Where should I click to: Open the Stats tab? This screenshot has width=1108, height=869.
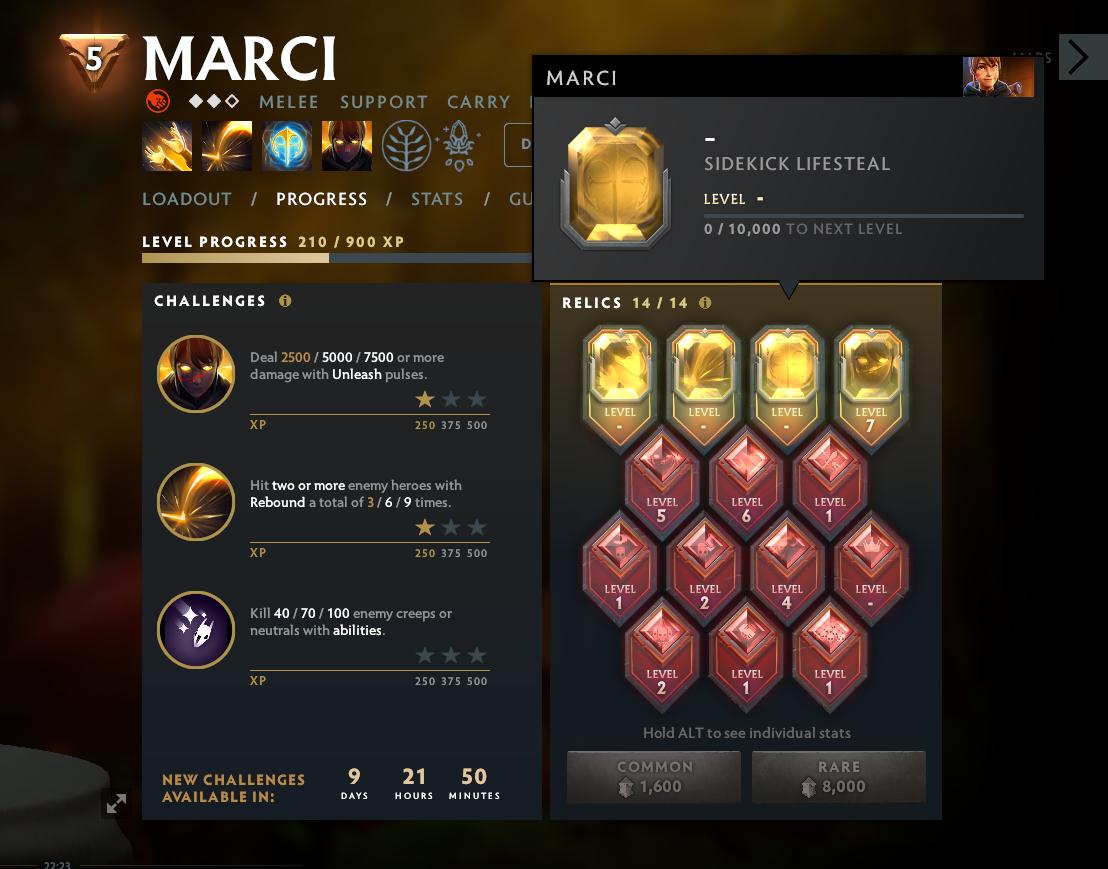(x=437, y=199)
